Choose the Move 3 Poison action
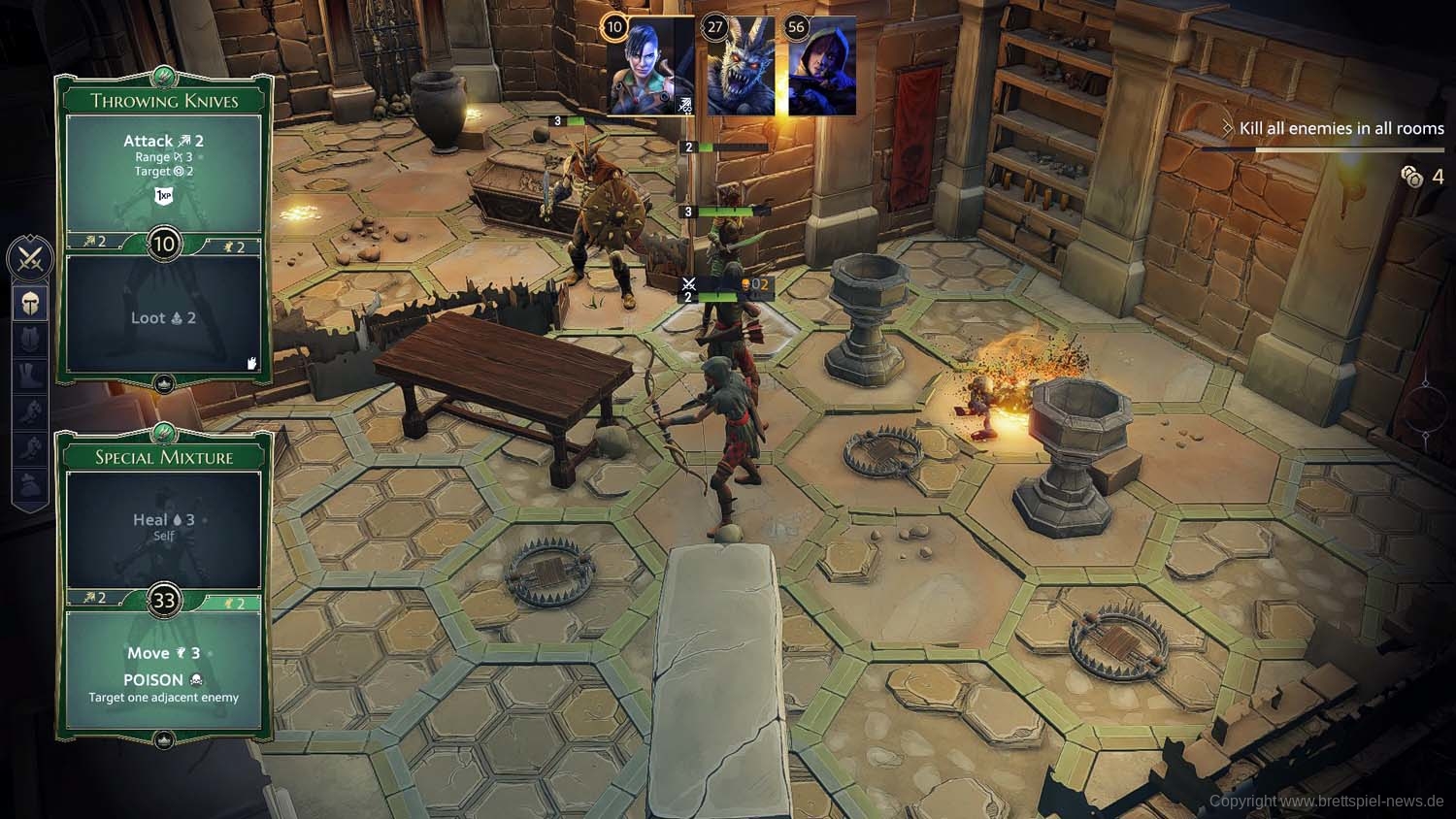This screenshot has width=1456, height=819. pyautogui.click(x=163, y=670)
